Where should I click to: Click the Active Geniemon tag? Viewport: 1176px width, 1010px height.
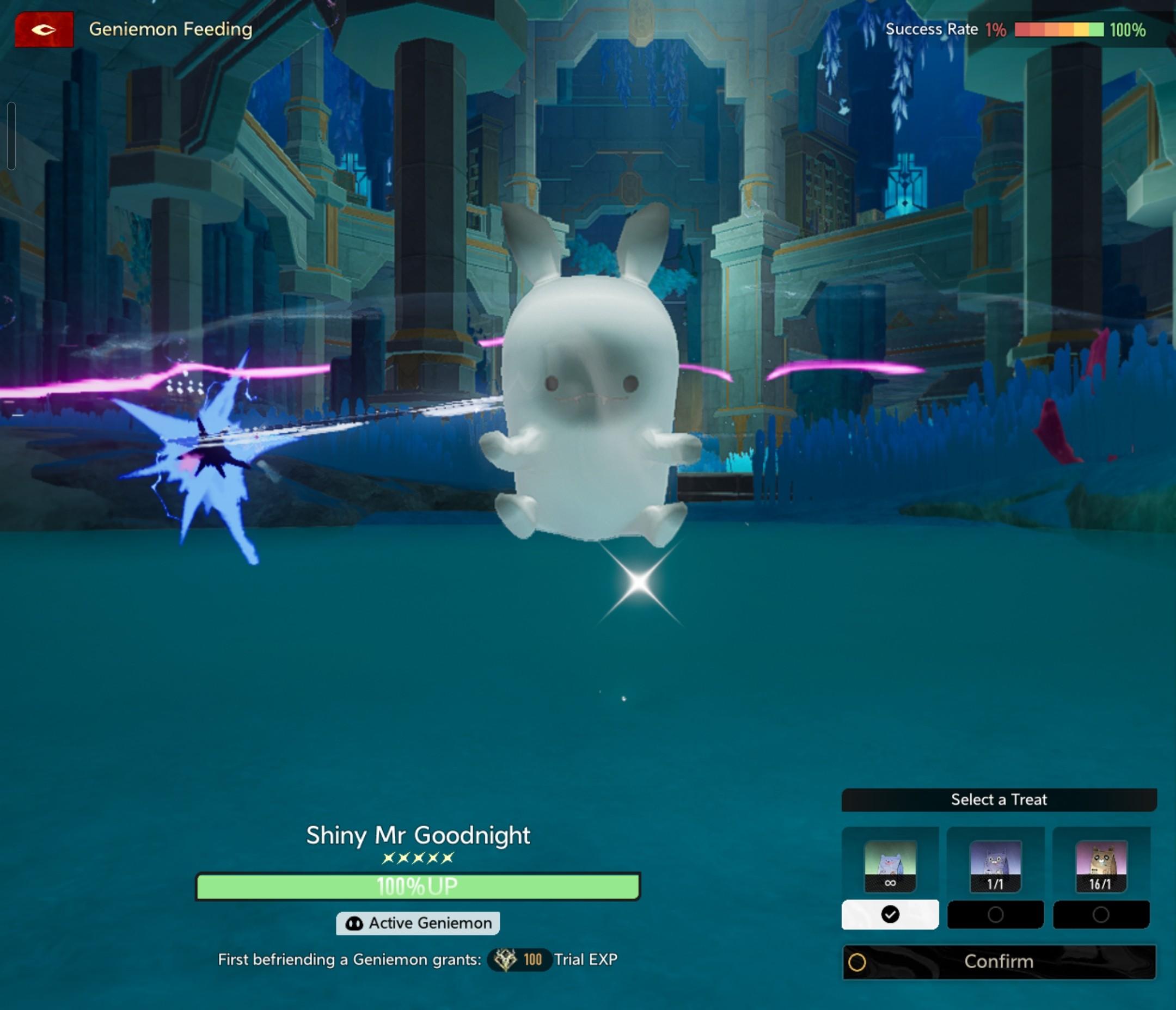(418, 923)
